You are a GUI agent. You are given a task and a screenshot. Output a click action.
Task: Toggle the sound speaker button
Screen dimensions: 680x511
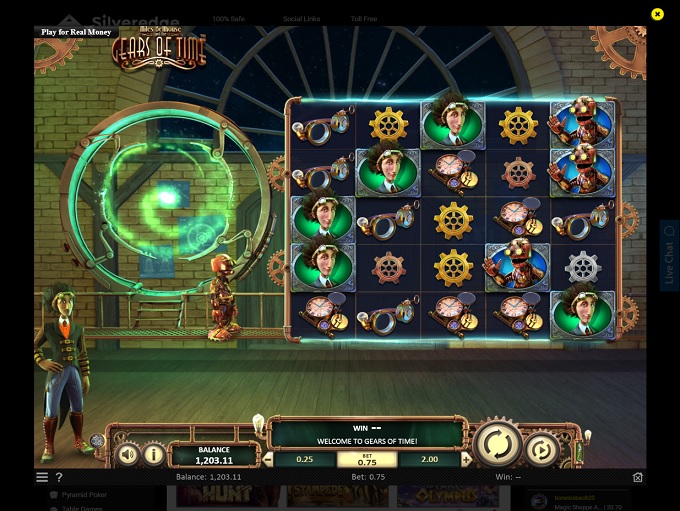(x=128, y=455)
